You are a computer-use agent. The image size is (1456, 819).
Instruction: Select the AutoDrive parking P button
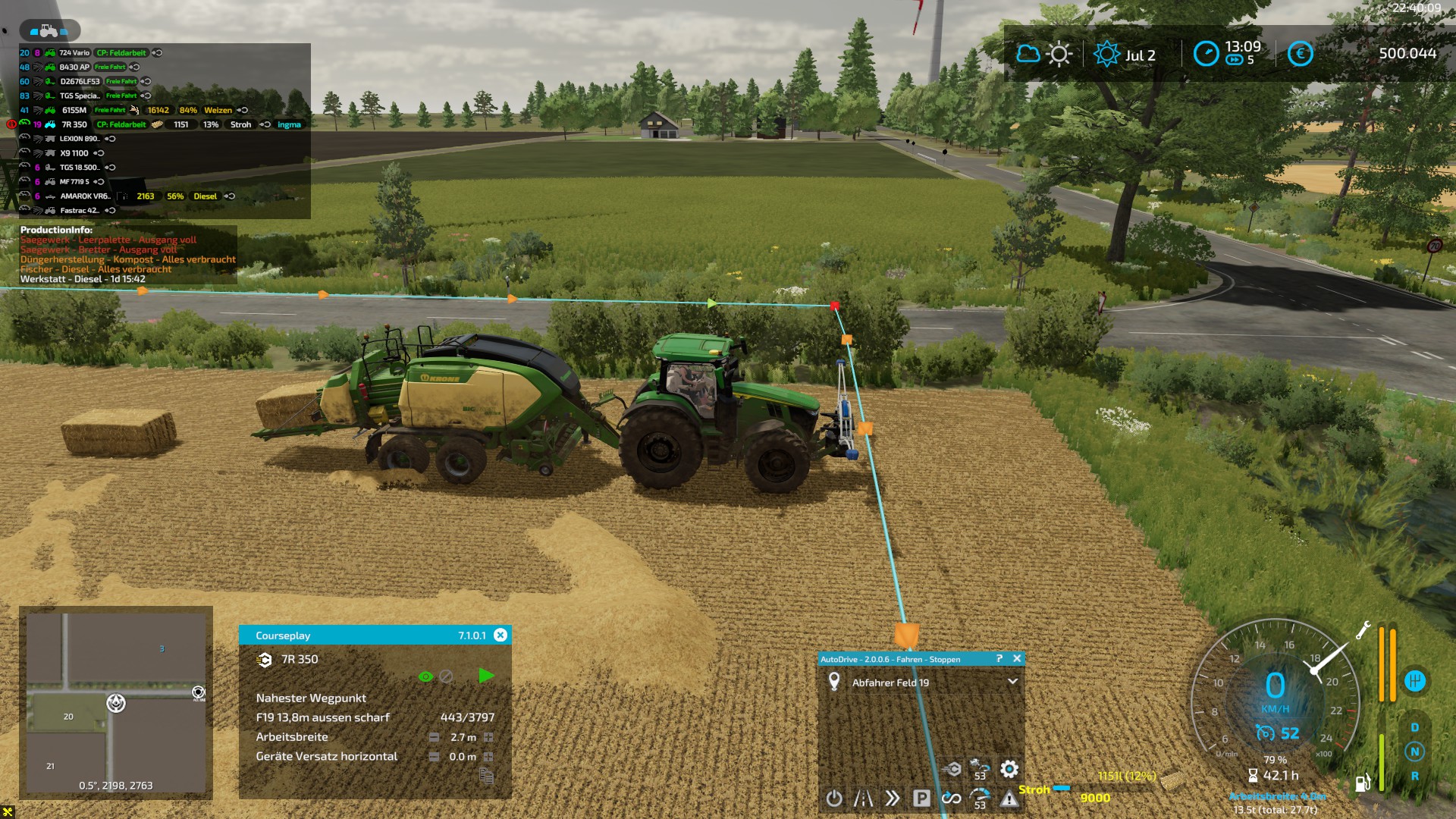click(921, 799)
